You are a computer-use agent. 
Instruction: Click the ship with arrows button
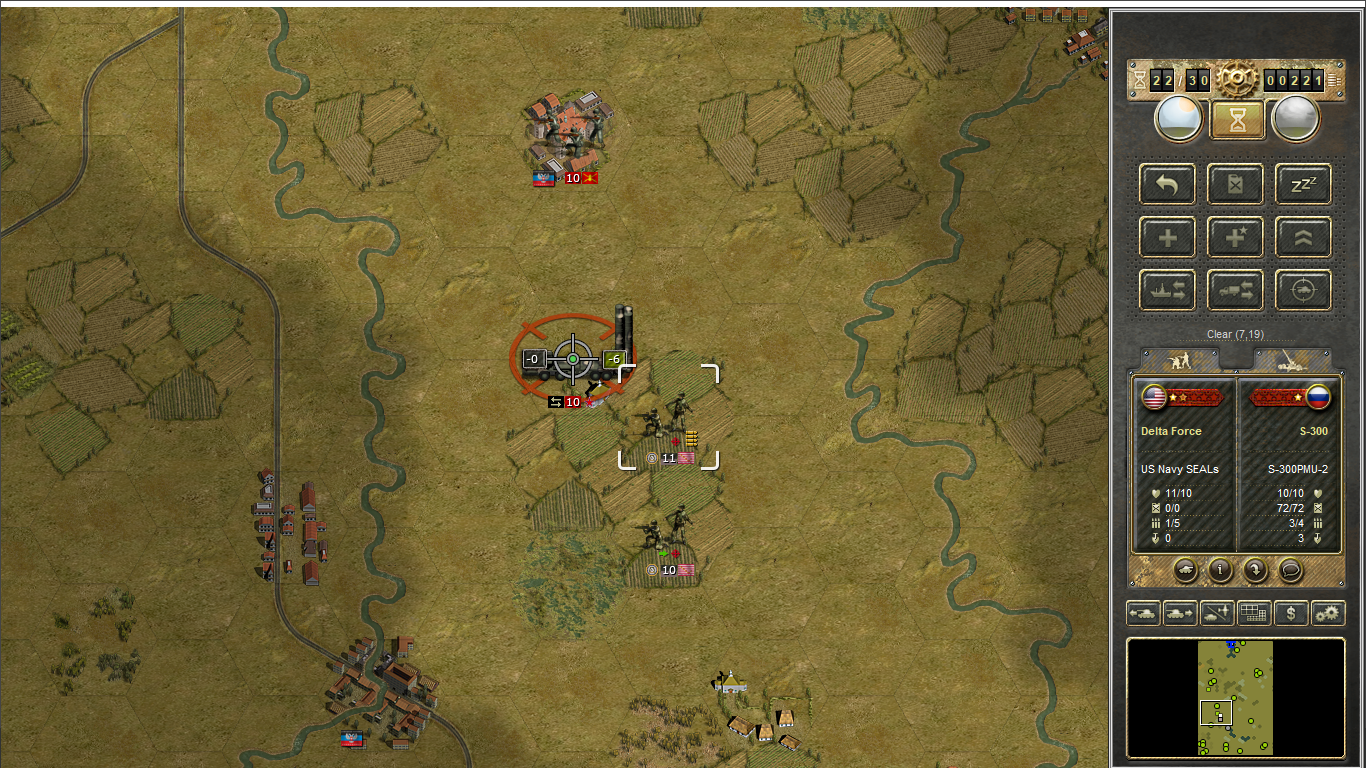[x=1167, y=290]
